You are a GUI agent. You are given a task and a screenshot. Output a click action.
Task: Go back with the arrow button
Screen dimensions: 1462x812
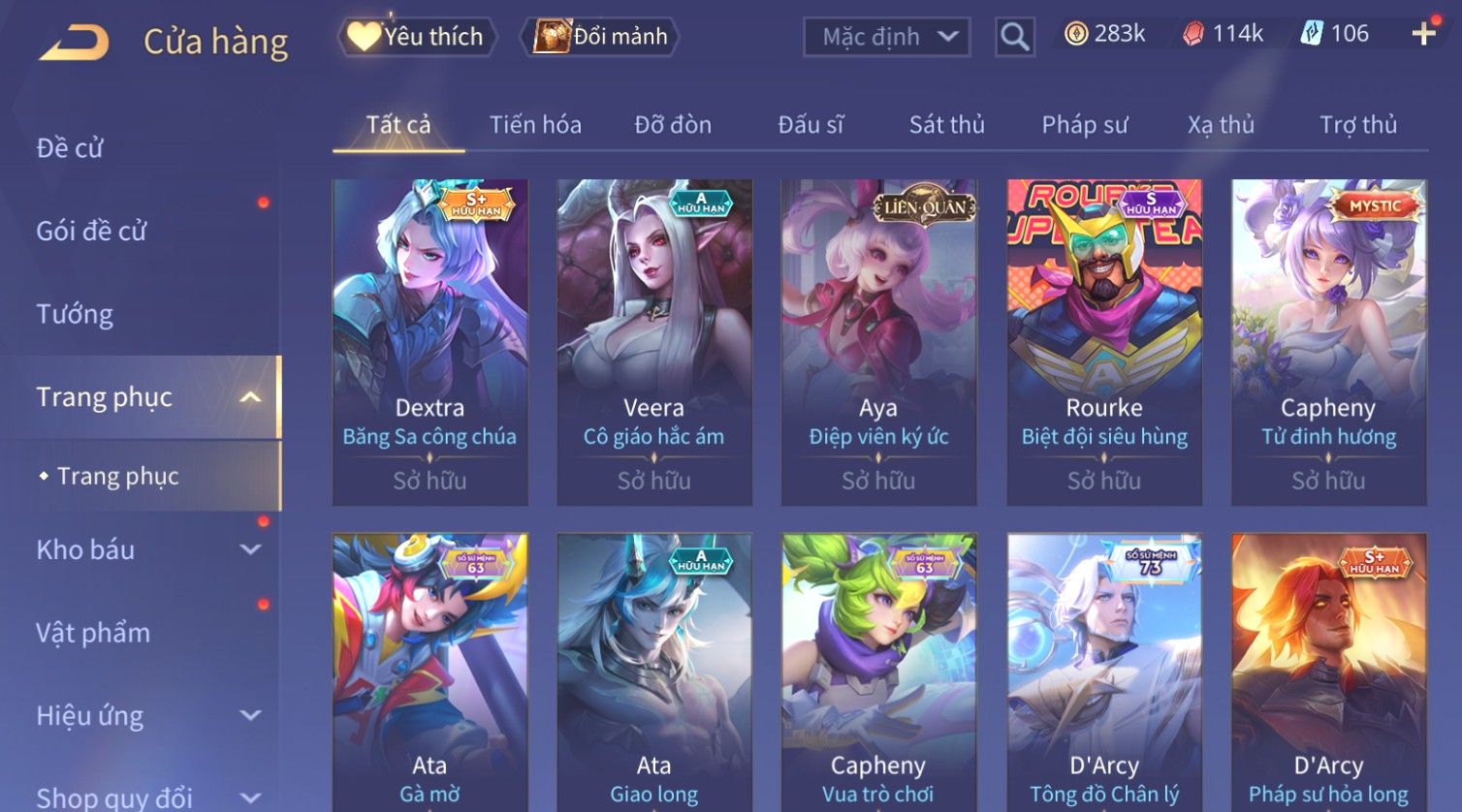click(74, 42)
